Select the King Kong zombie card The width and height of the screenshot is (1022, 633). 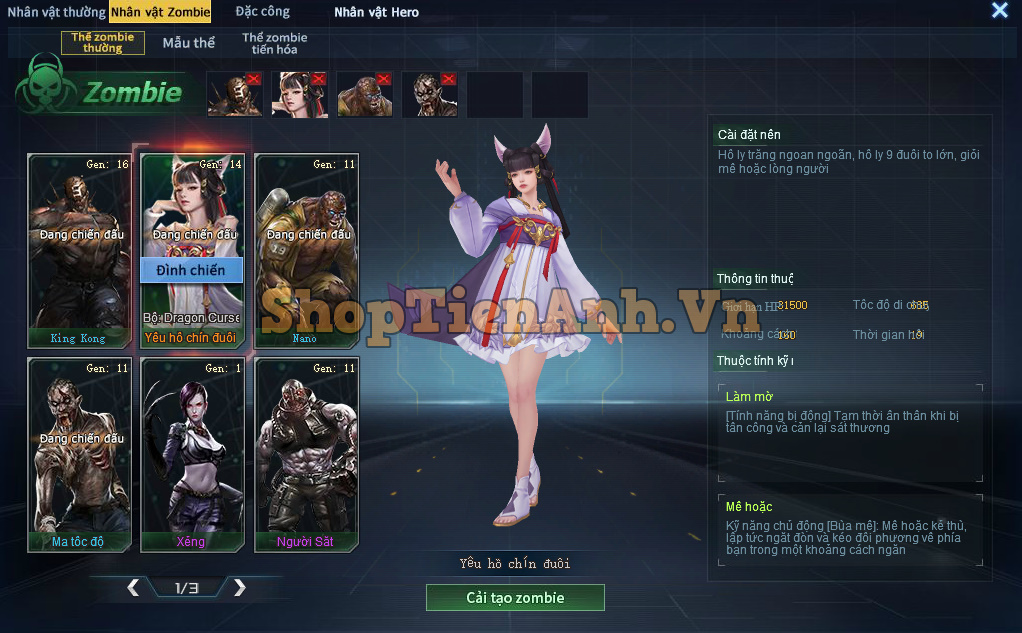tap(79, 250)
